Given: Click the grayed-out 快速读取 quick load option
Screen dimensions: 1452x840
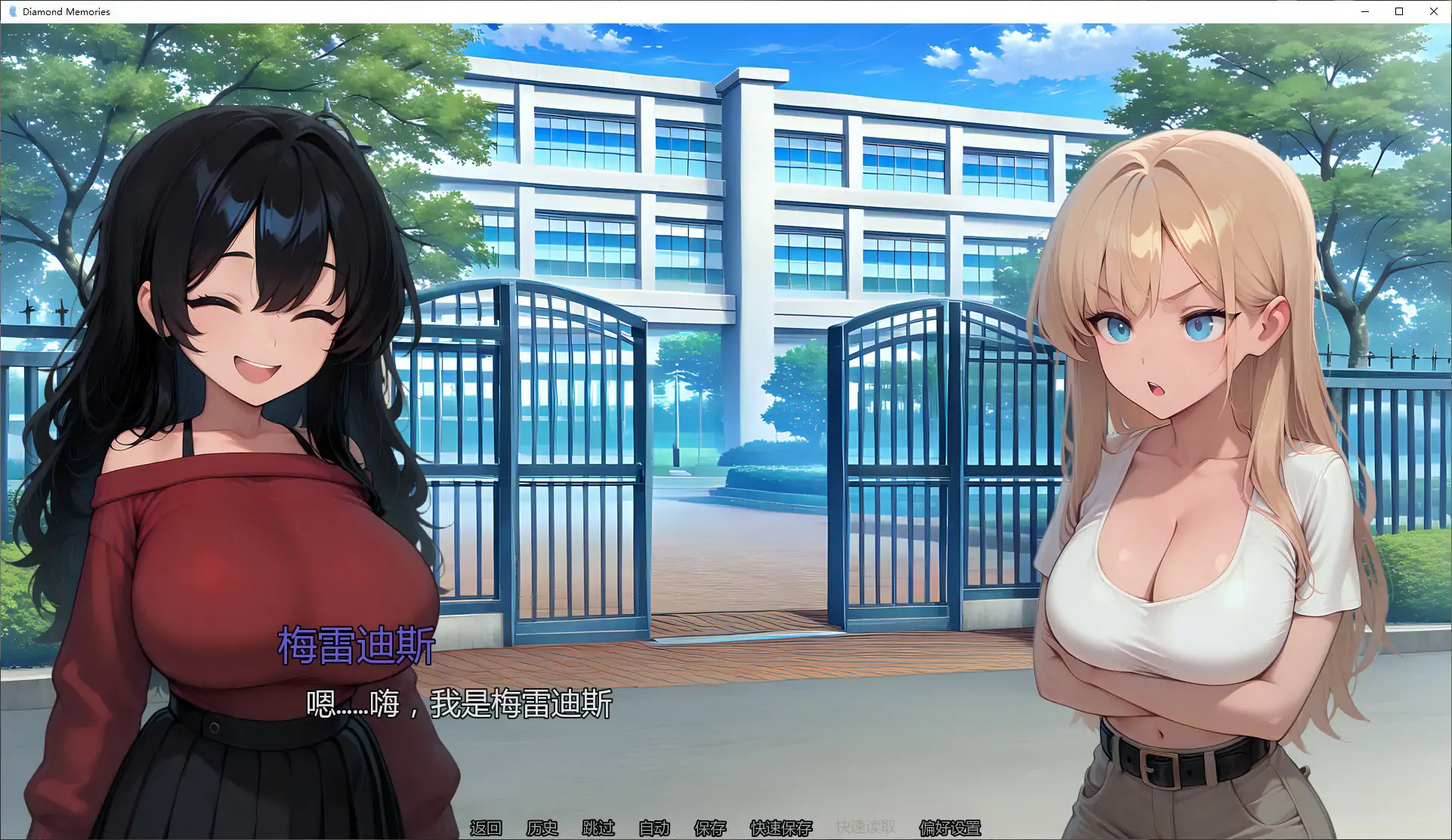Looking at the screenshot, I should pyautogui.click(x=867, y=826).
